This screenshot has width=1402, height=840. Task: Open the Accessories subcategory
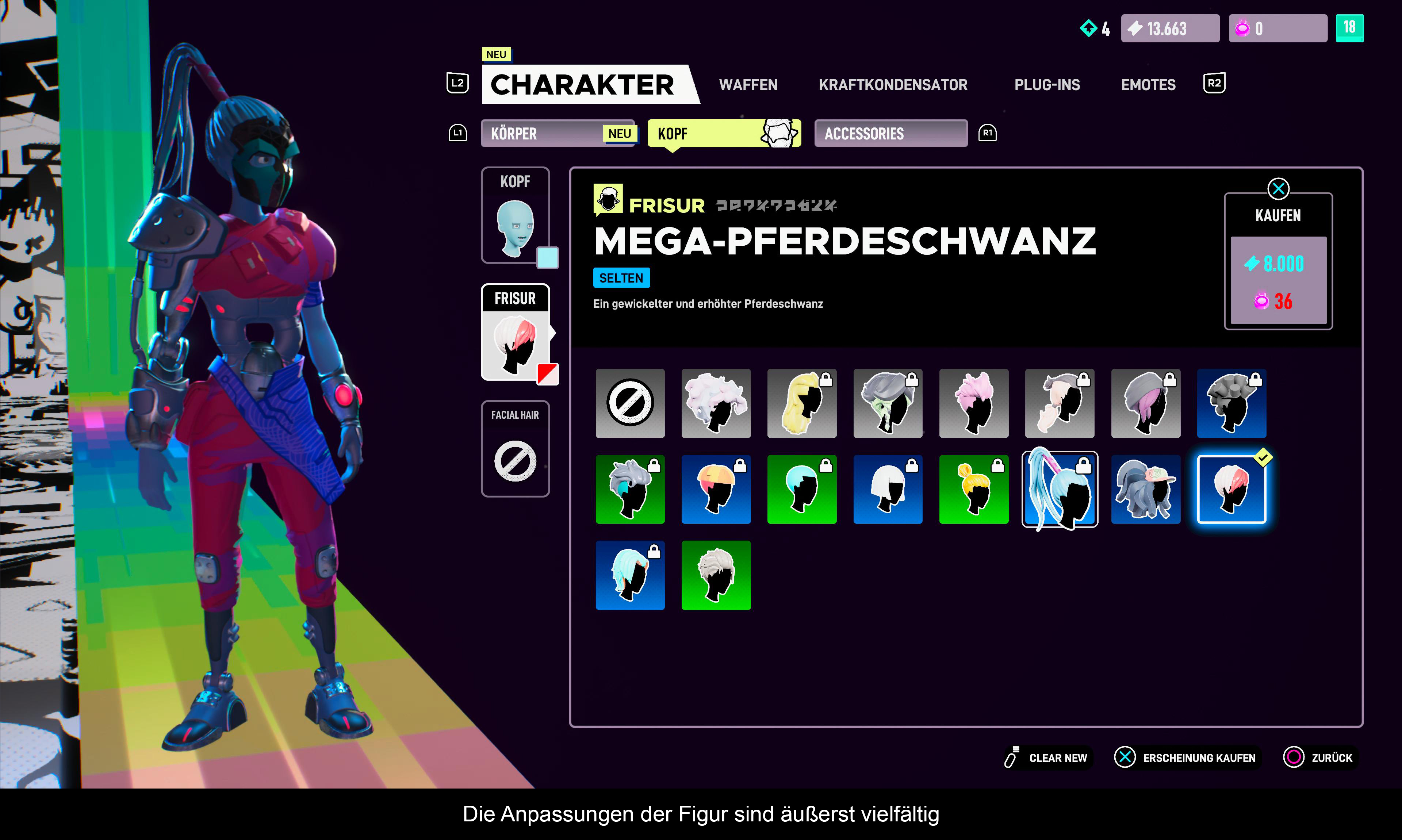point(890,134)
